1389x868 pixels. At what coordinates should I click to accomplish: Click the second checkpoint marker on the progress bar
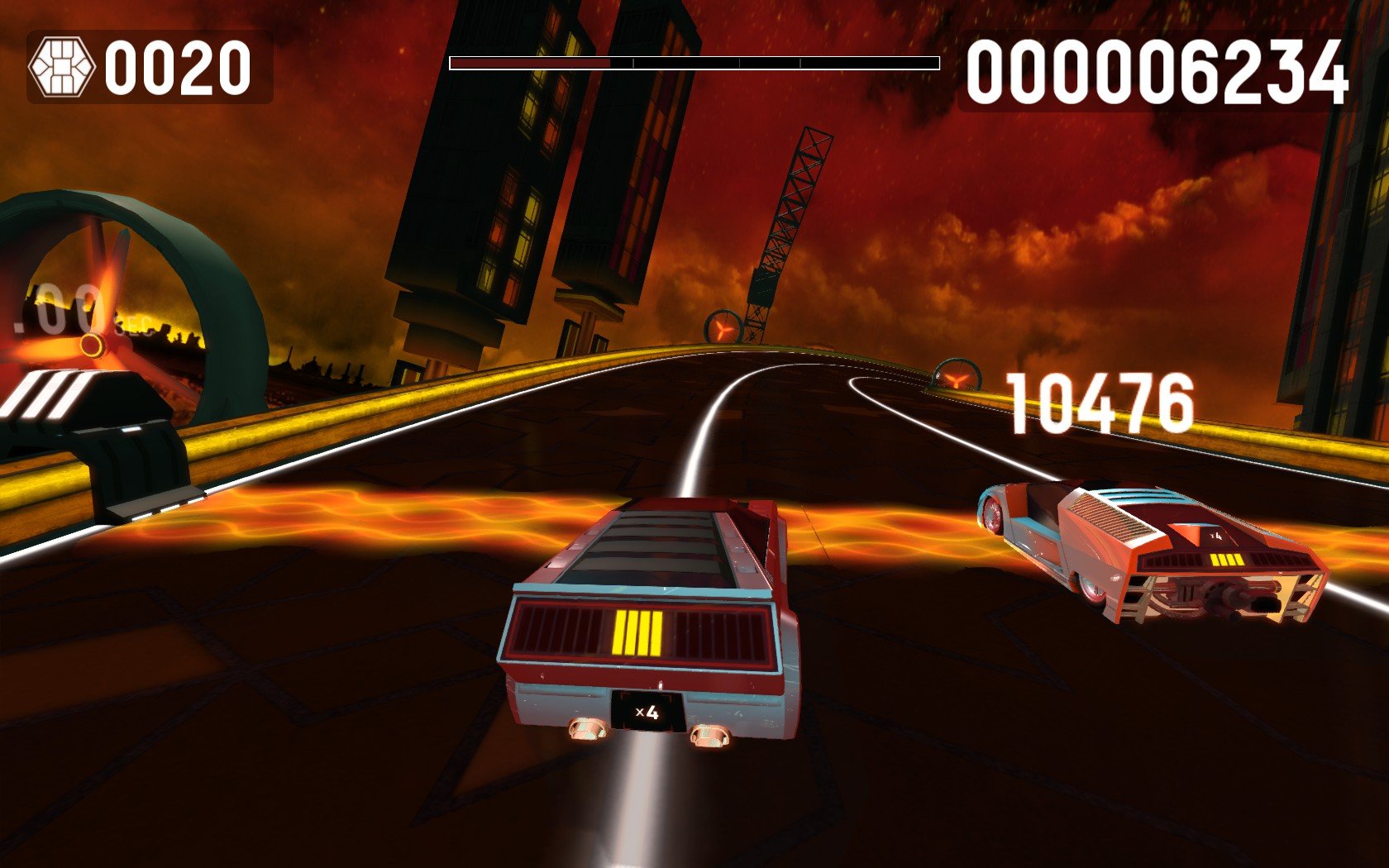click(739, 60)
